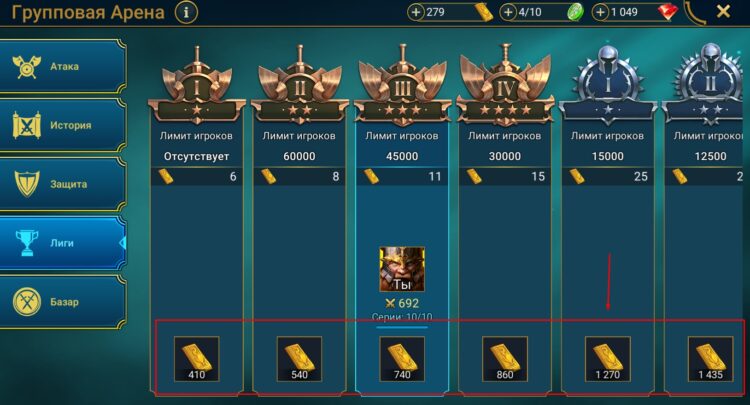Choose the bronze league IV emblem

pos(505,80)
